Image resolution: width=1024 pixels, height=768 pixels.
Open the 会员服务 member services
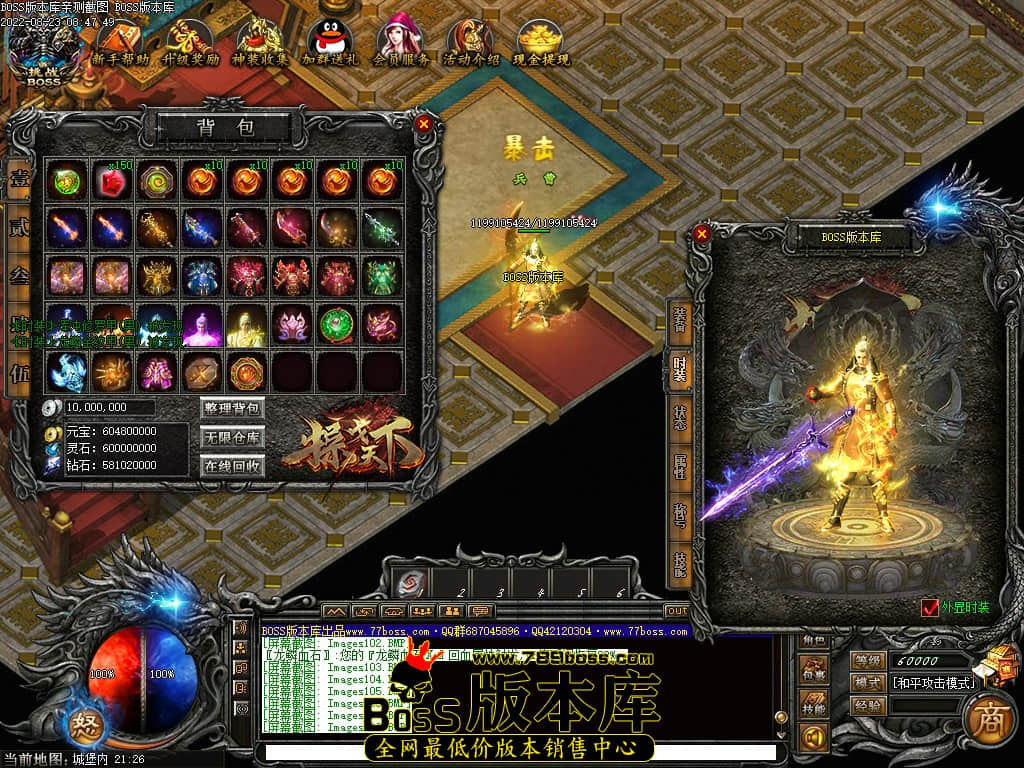[401, 42]
